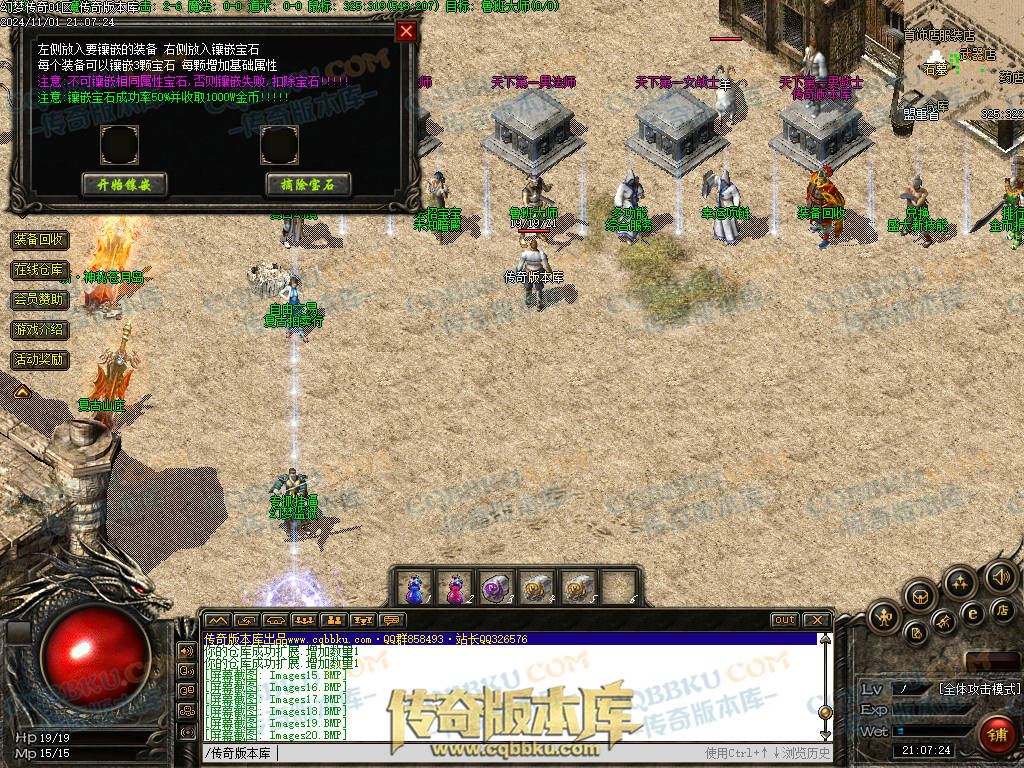Click the 摘除宝石 remove gem button
The height and width of the screenshot is (768, 1024).
click(308, 184)
